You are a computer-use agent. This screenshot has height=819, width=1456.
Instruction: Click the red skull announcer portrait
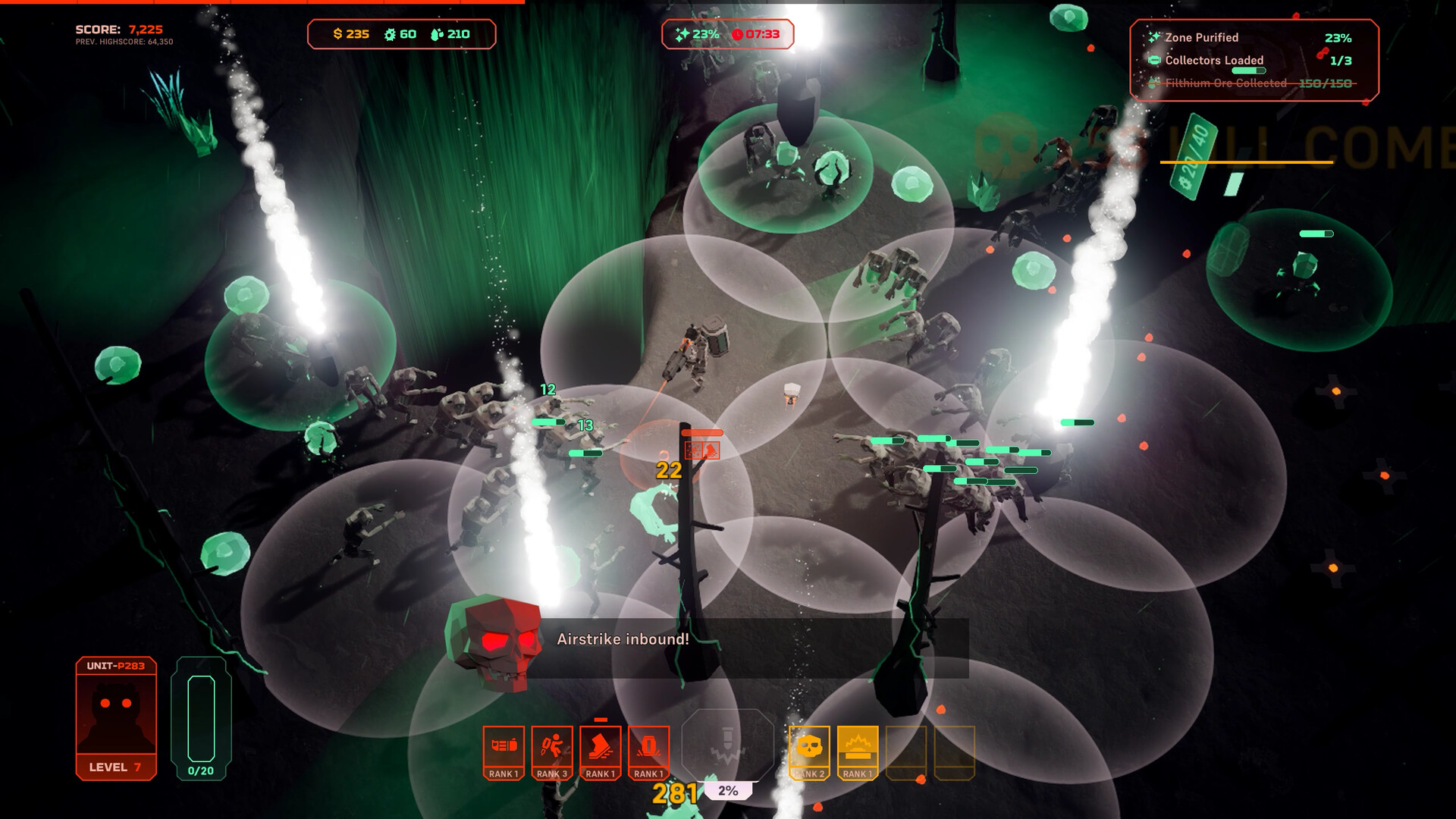pos(496,643)
